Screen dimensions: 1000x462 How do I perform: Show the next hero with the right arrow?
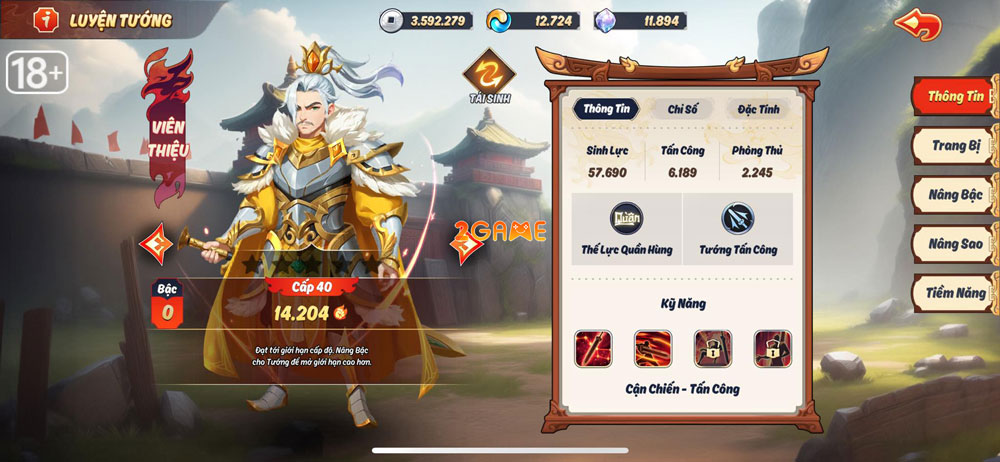464,243
